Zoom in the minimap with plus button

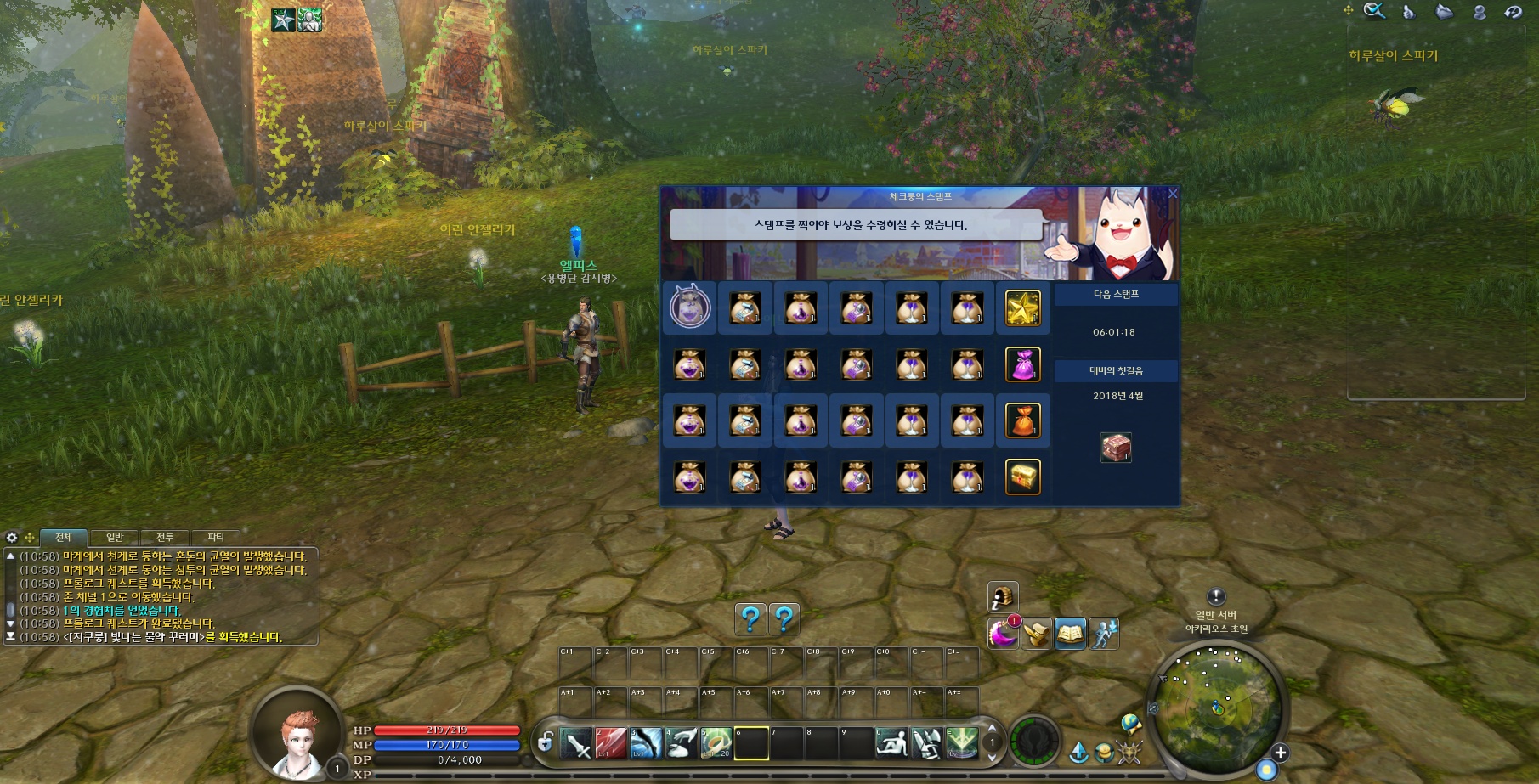[1280, 753]
